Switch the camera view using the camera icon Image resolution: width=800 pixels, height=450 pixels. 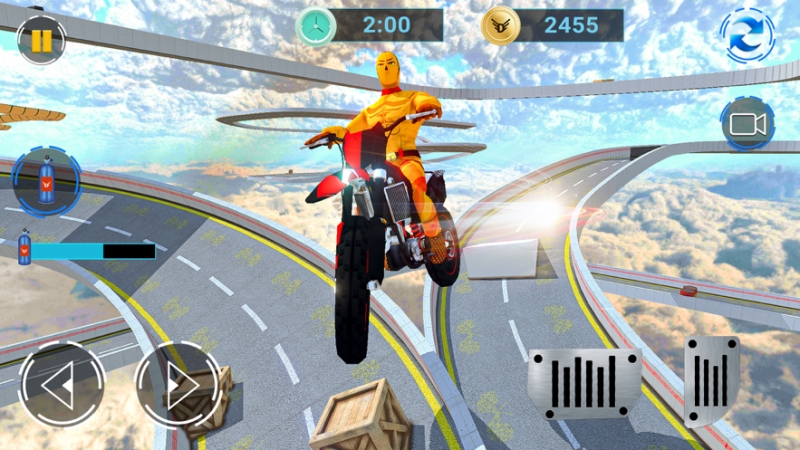click(x=747, y=124)
